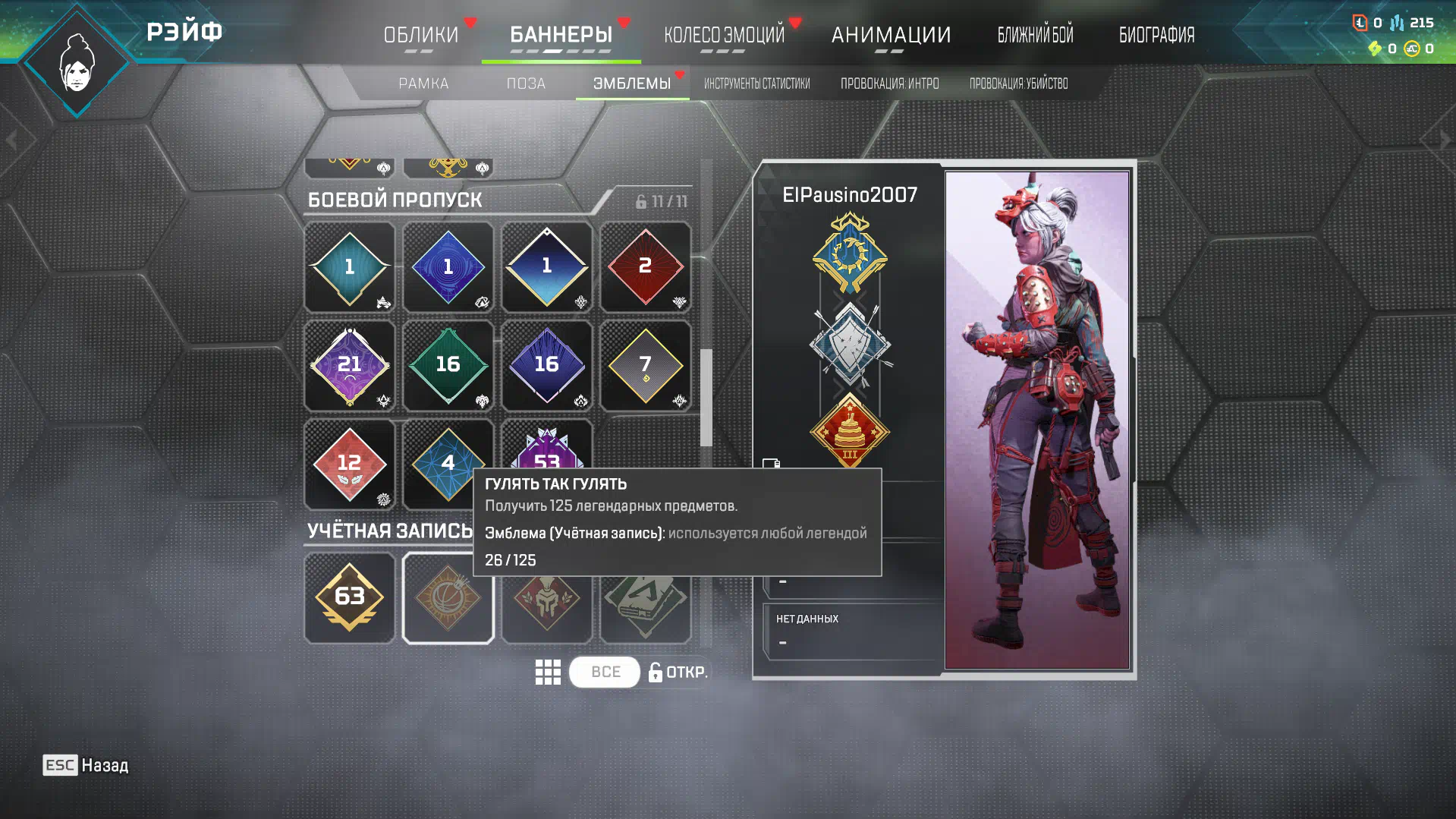
Task: Open the КОЛЕСО ЭМОЦИЙ tab
Action: pyautogui.click(x=724, y=35)
